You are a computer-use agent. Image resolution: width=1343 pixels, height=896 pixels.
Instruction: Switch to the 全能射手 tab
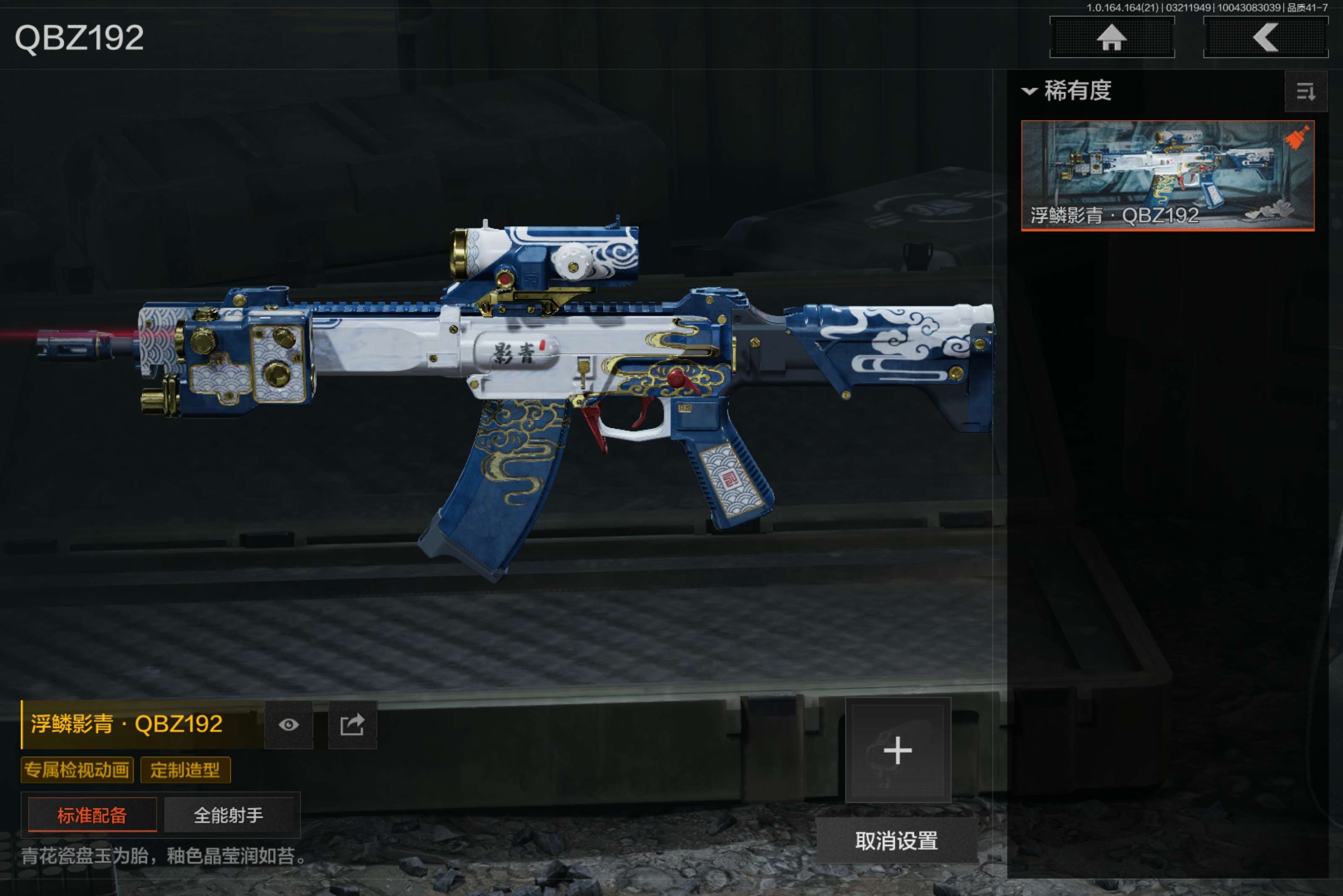click(x=229, y=815)
